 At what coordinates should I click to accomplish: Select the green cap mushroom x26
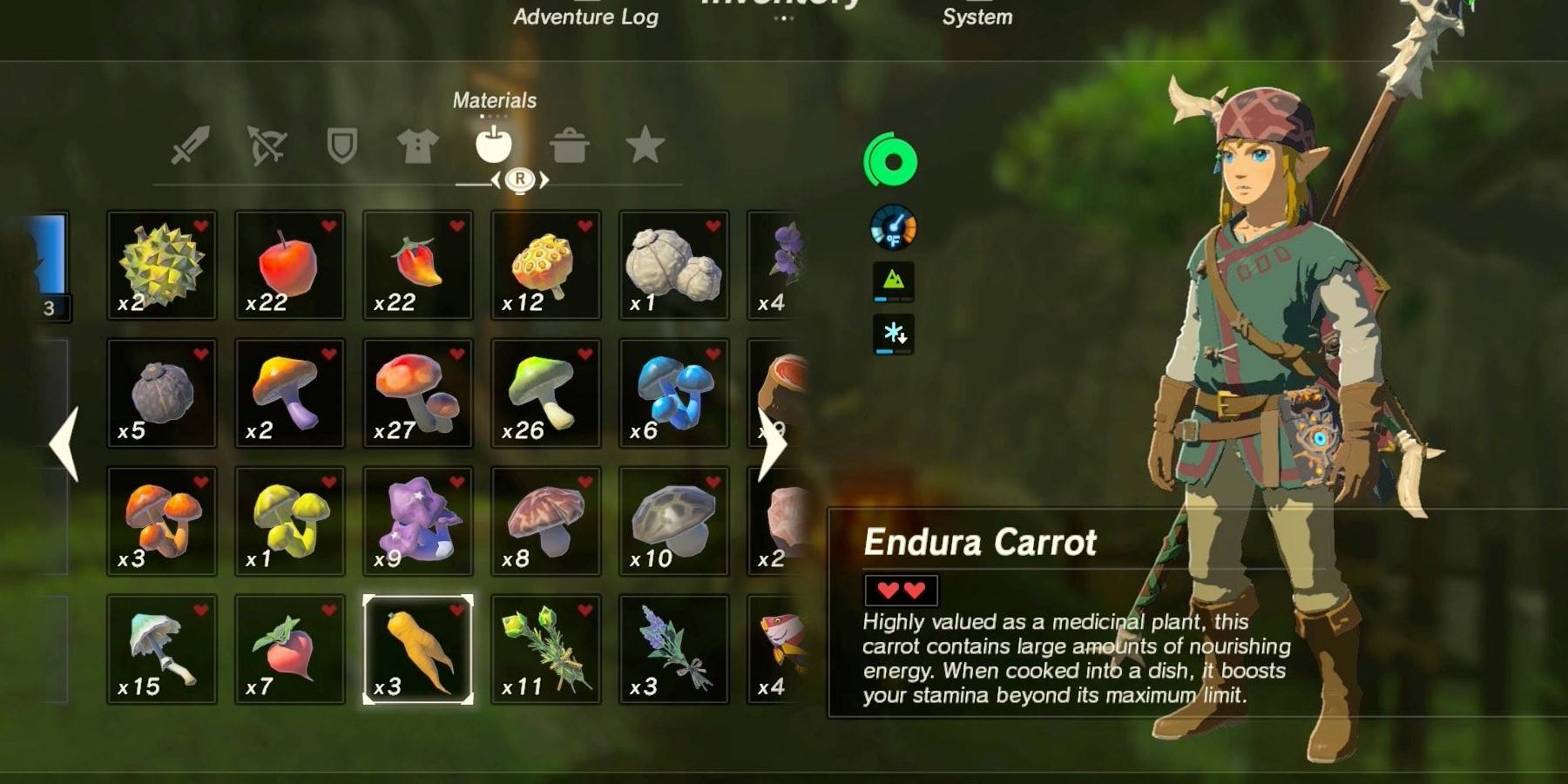[x=546, y=393]
